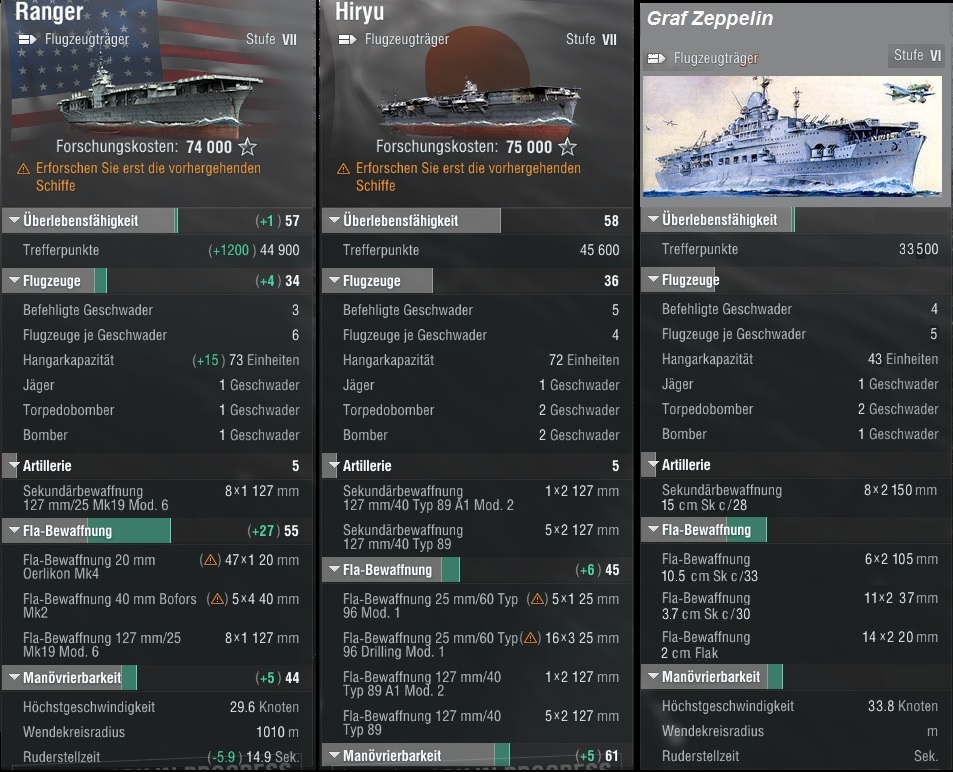Collapse Hiryu's Artillerie section
The height and width of the screenshot is (772, 953).
point(366,465)
